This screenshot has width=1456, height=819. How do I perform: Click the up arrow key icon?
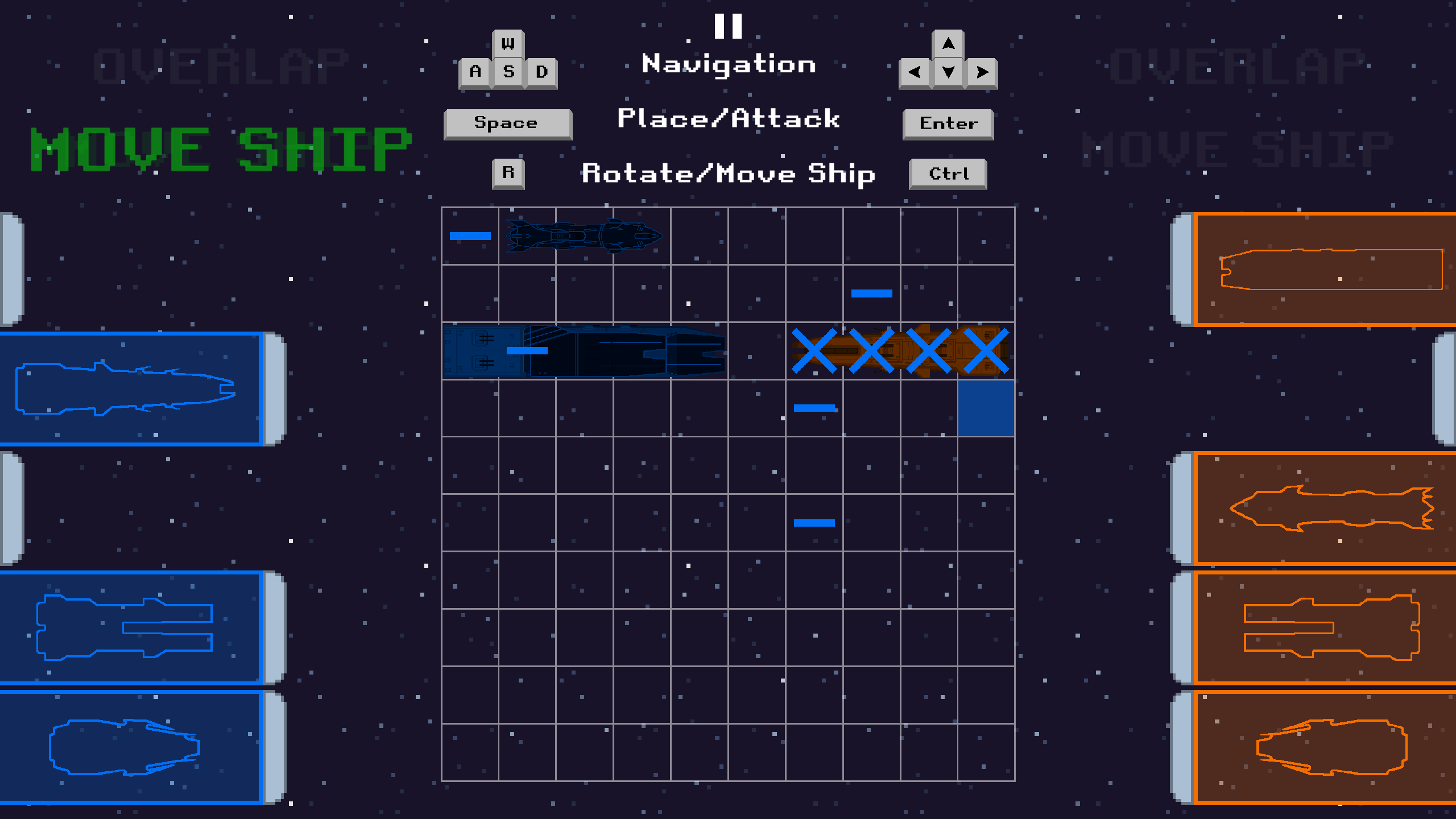pyautogui.click(x=948, y=43)
